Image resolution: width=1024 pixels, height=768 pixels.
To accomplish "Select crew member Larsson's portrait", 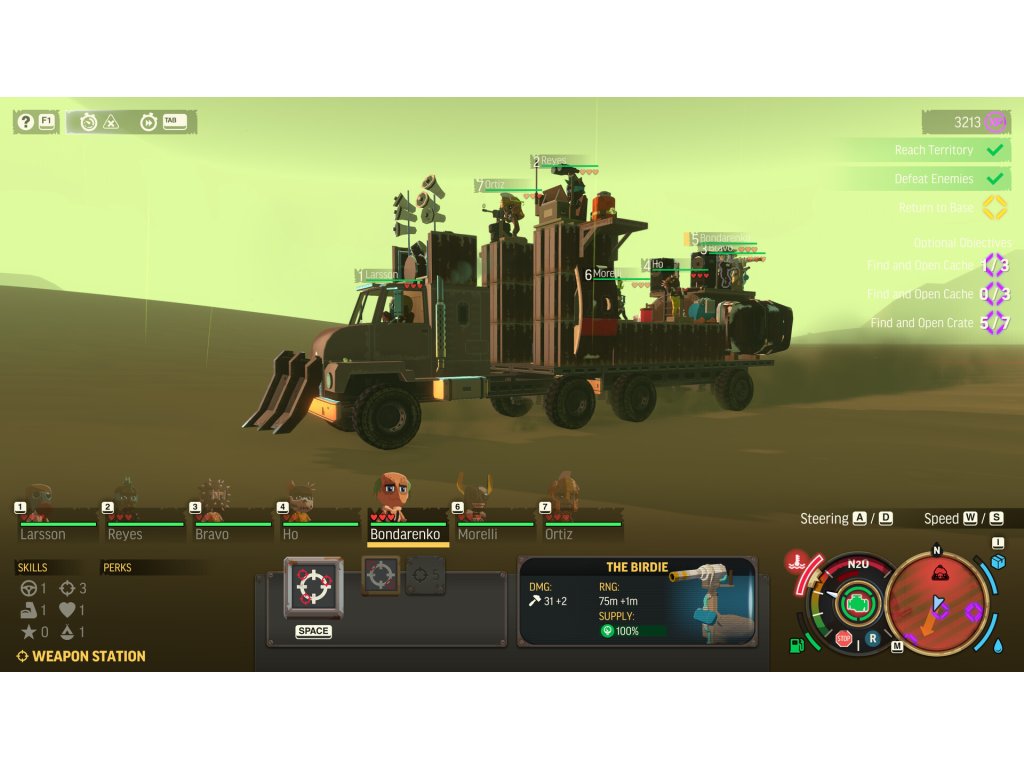I will pos(37,503).
